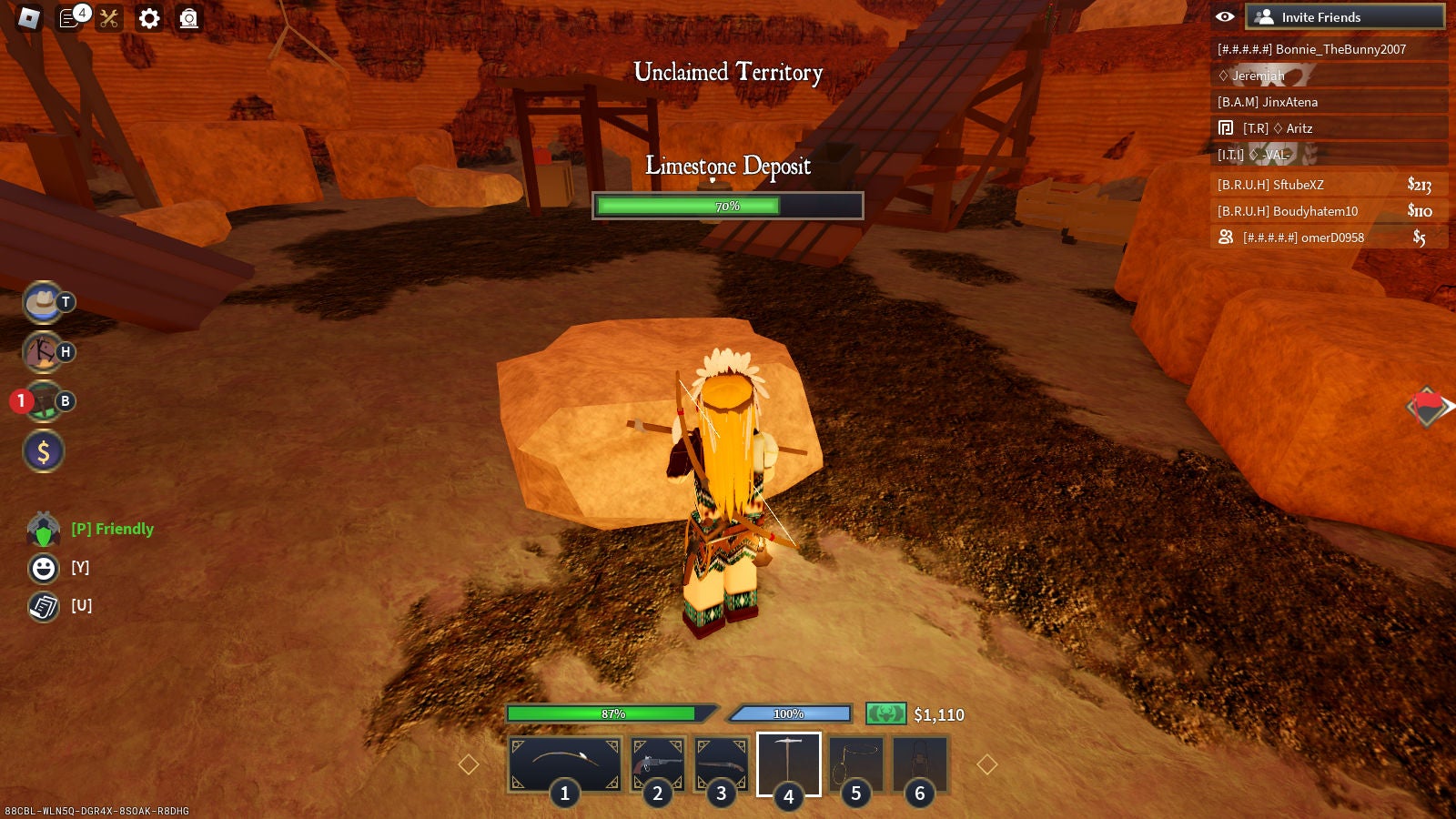Equip the bow in hotbar slot 1
The image size is (1456, 819).
(564, 764)
